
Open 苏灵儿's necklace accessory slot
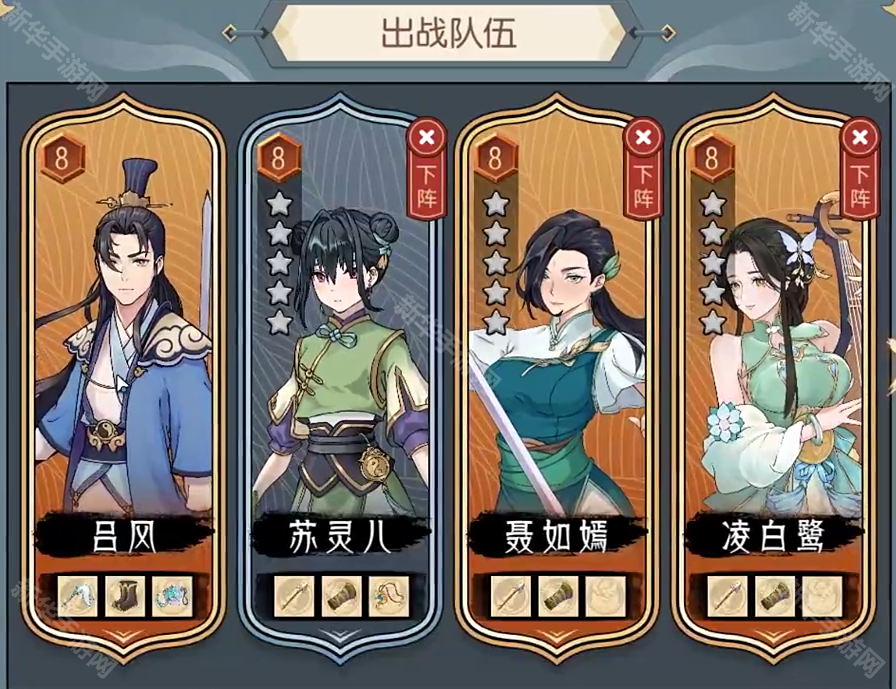click(388, 597)
